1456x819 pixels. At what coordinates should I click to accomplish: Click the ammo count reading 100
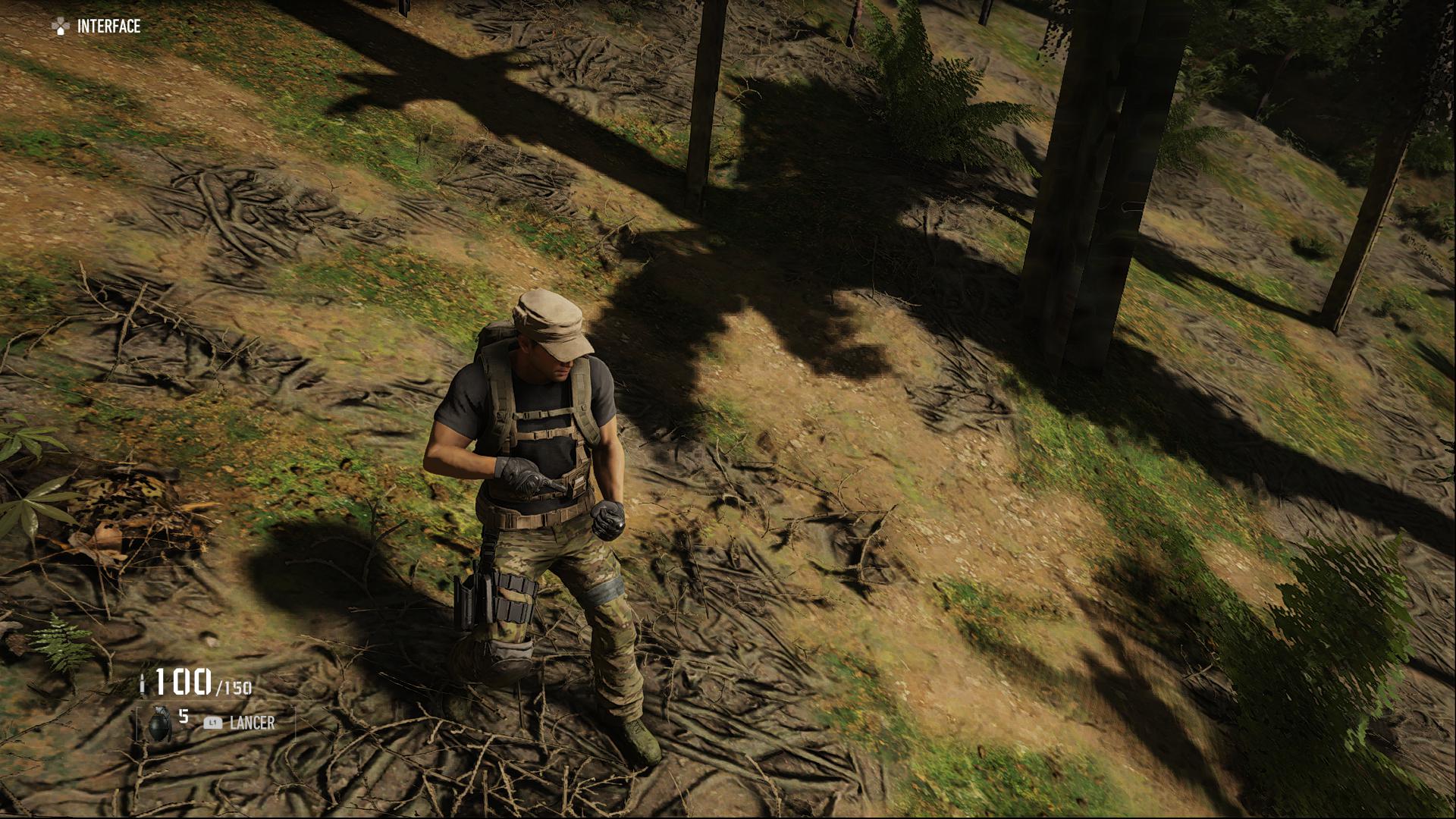click(184, 681)
